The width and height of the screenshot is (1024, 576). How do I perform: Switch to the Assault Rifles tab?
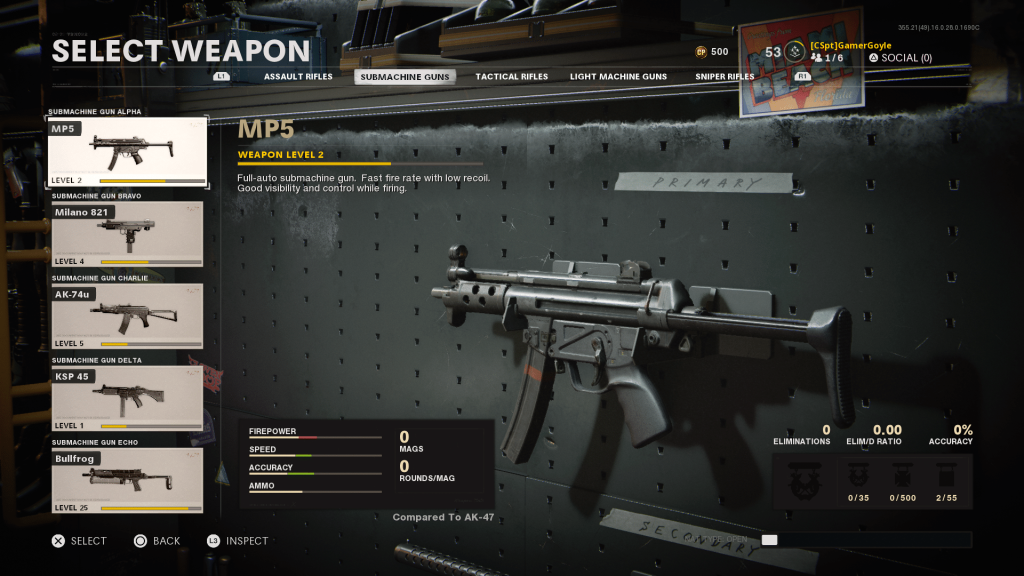[298, 77]
